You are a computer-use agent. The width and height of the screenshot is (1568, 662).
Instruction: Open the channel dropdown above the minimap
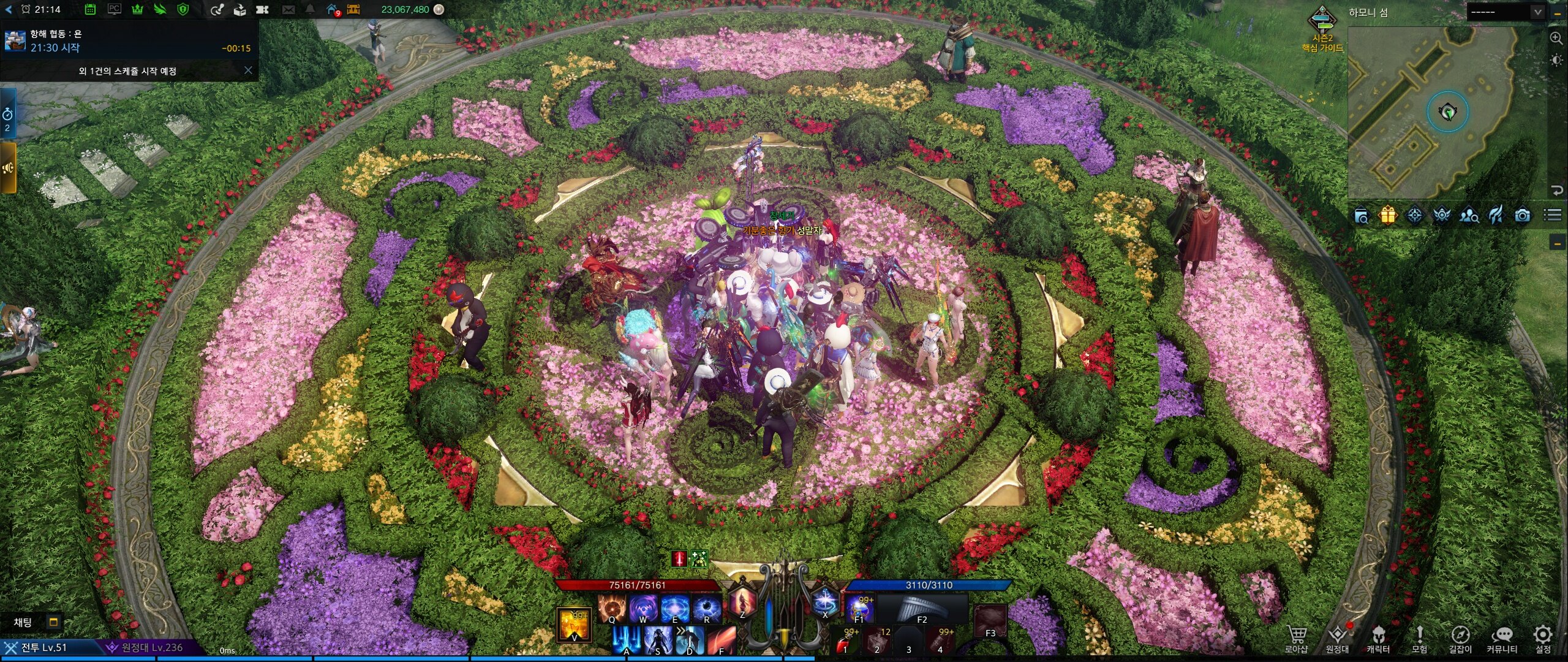[x=1506, y=12]
